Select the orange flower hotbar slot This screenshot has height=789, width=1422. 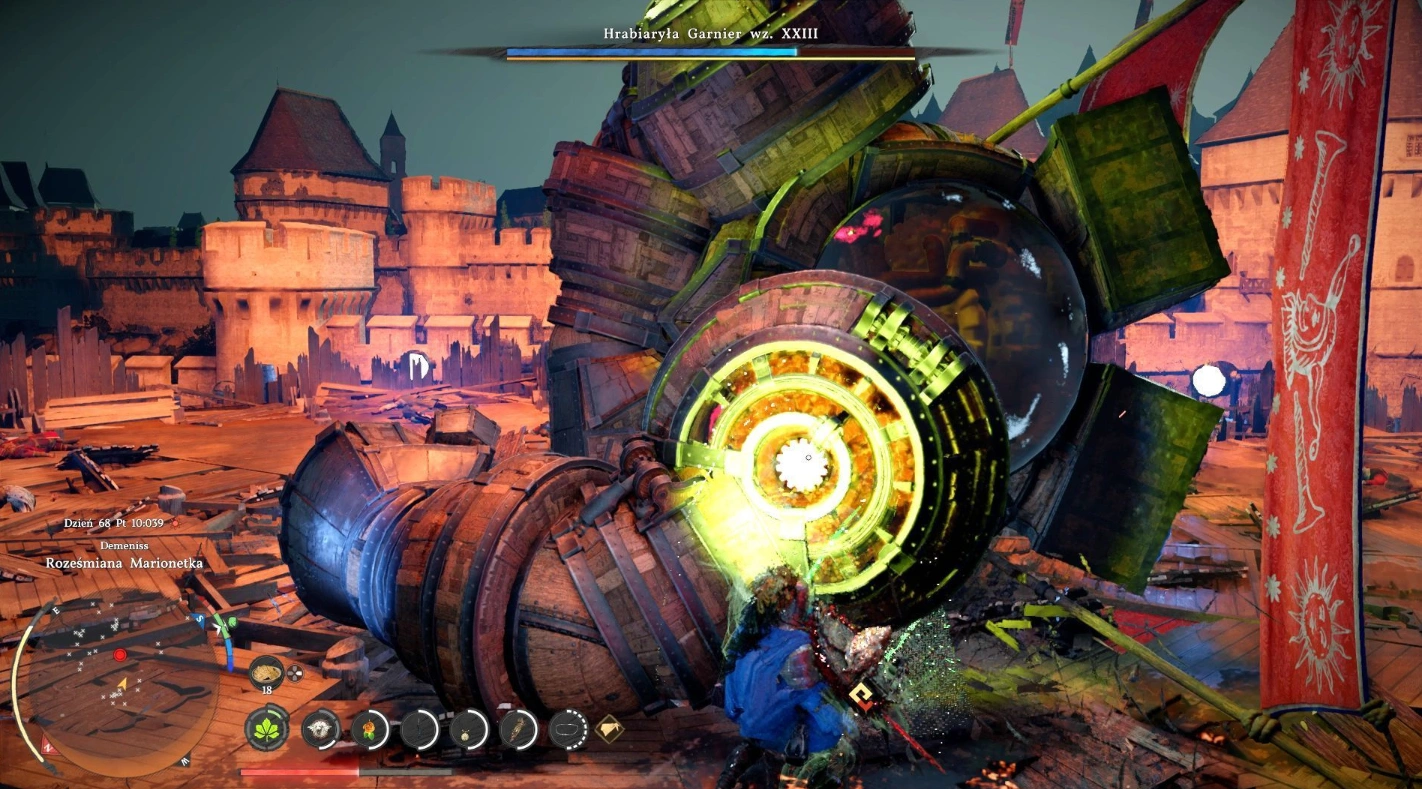point(370,729)
